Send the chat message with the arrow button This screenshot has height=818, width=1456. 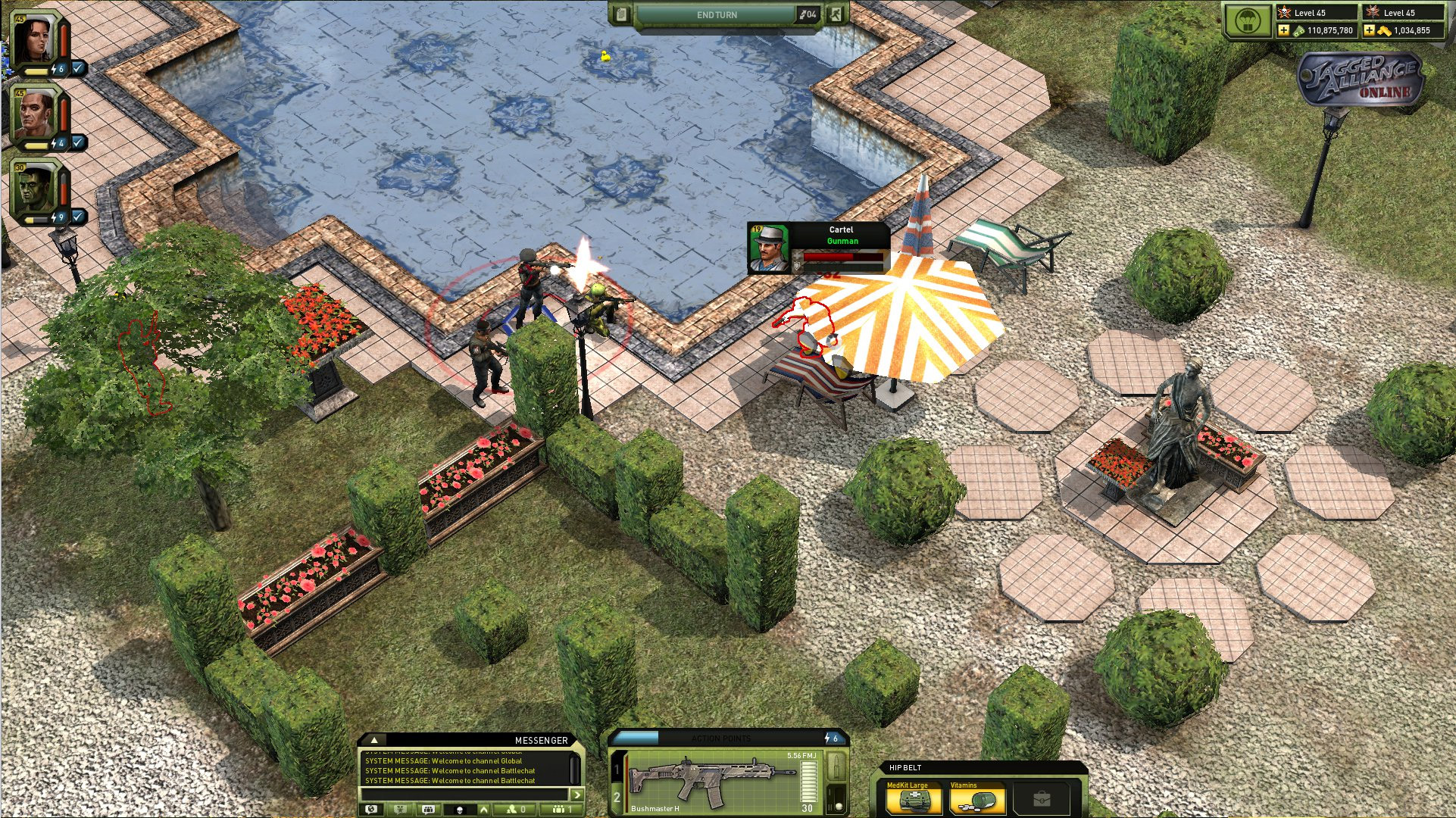point(577,794)
